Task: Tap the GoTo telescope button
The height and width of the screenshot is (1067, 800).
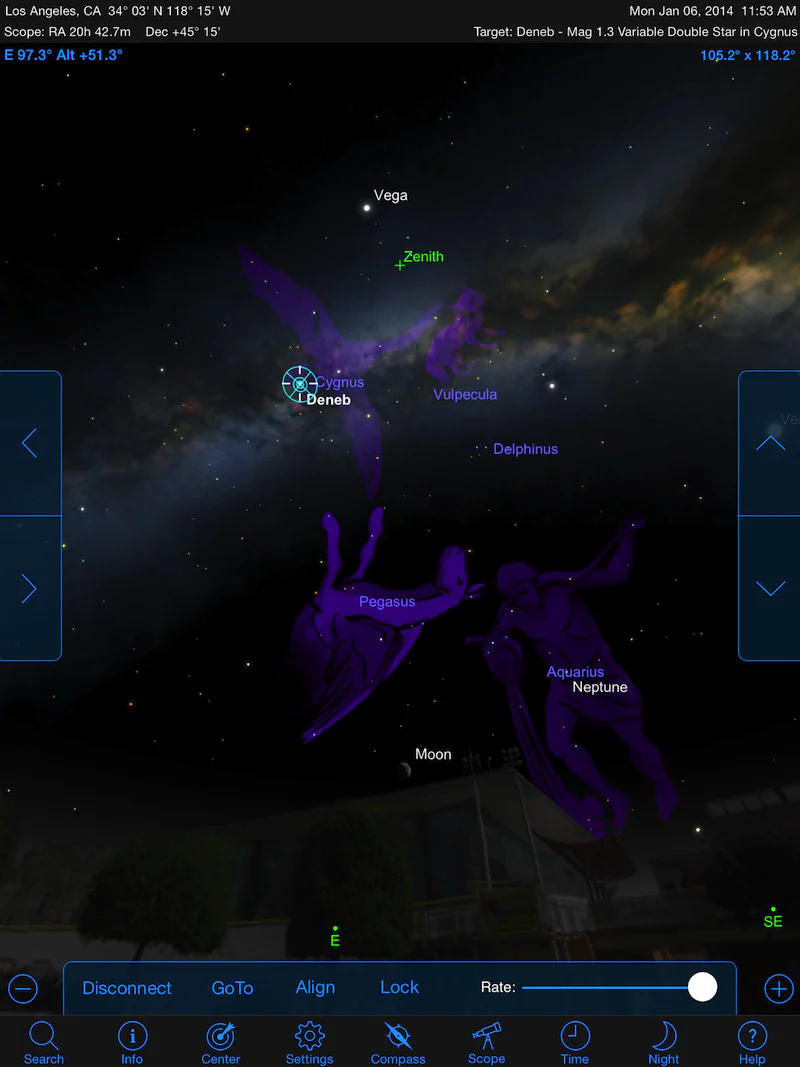Action: [x=232, y=988]
